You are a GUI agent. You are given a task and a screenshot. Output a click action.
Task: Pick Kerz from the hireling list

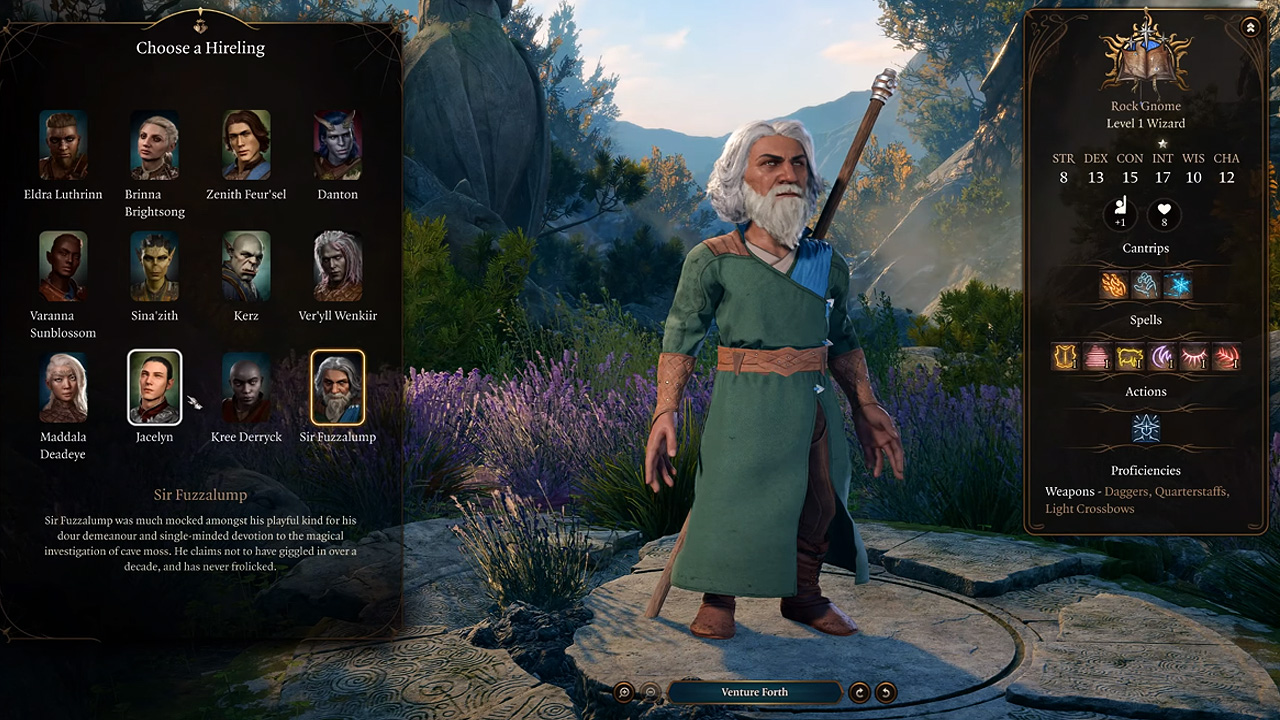point(246,266)
